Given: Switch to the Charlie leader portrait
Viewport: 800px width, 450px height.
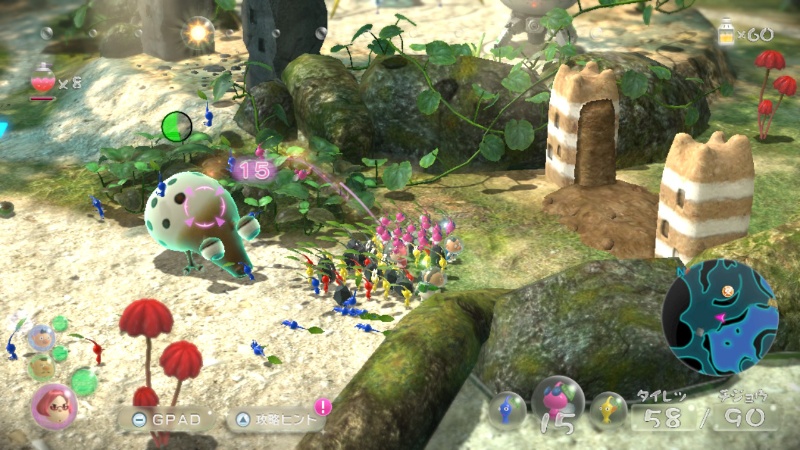Looking at the screenshot, I should click(x=41, y=366).
